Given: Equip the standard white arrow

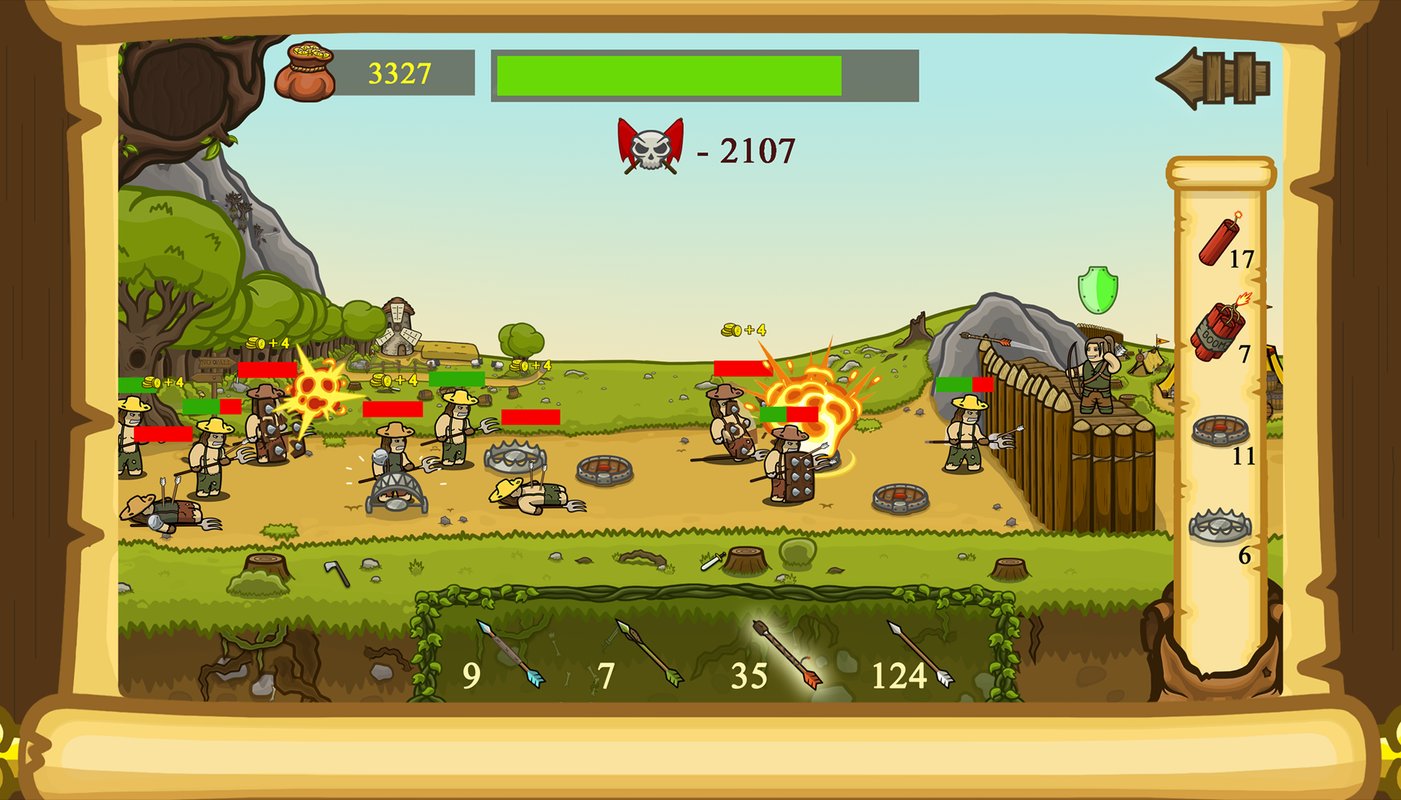Looking at the screenshot, I should [x=920, y=654].
